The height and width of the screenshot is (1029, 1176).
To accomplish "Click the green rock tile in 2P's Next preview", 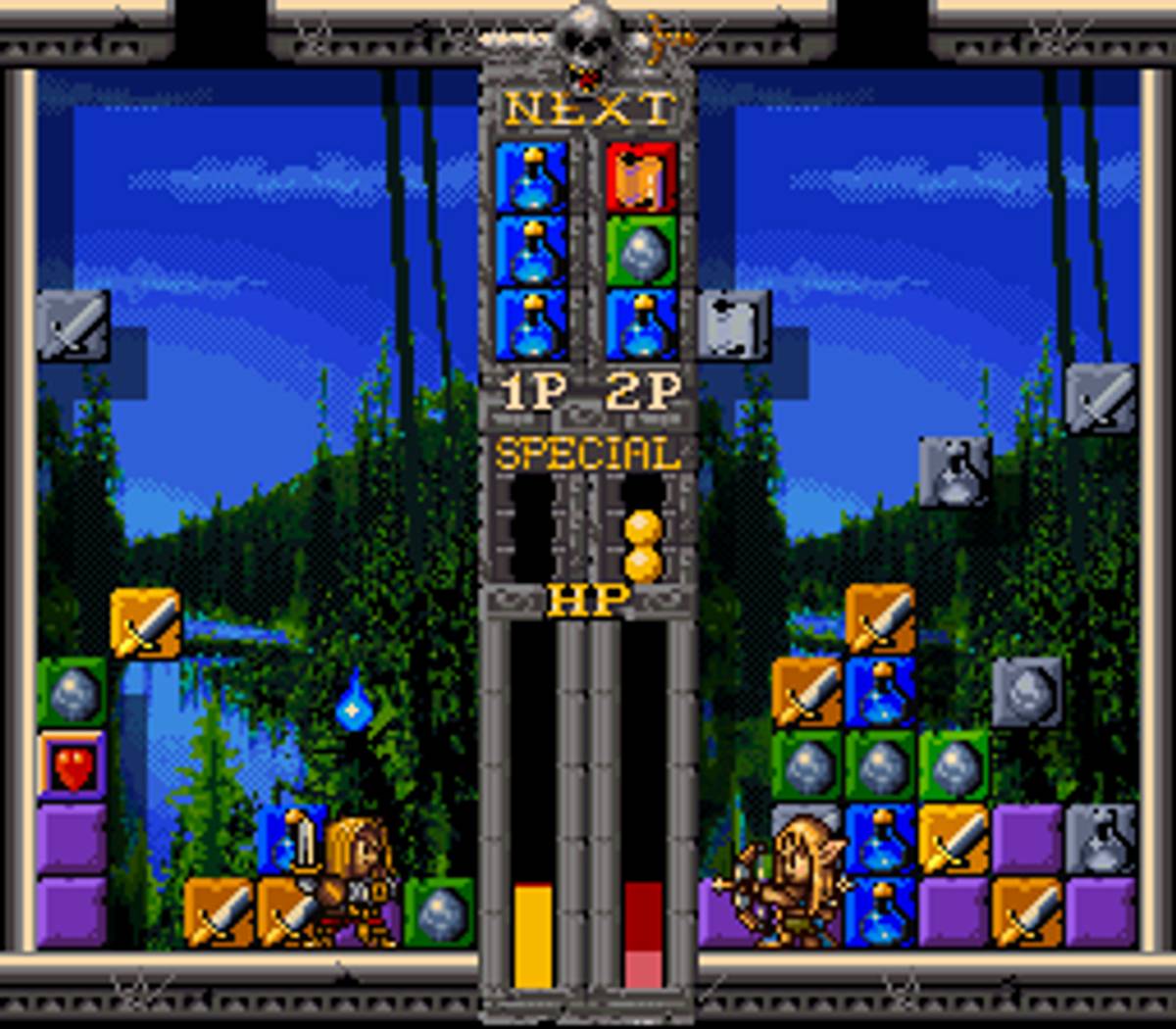I will coord(642,252).
